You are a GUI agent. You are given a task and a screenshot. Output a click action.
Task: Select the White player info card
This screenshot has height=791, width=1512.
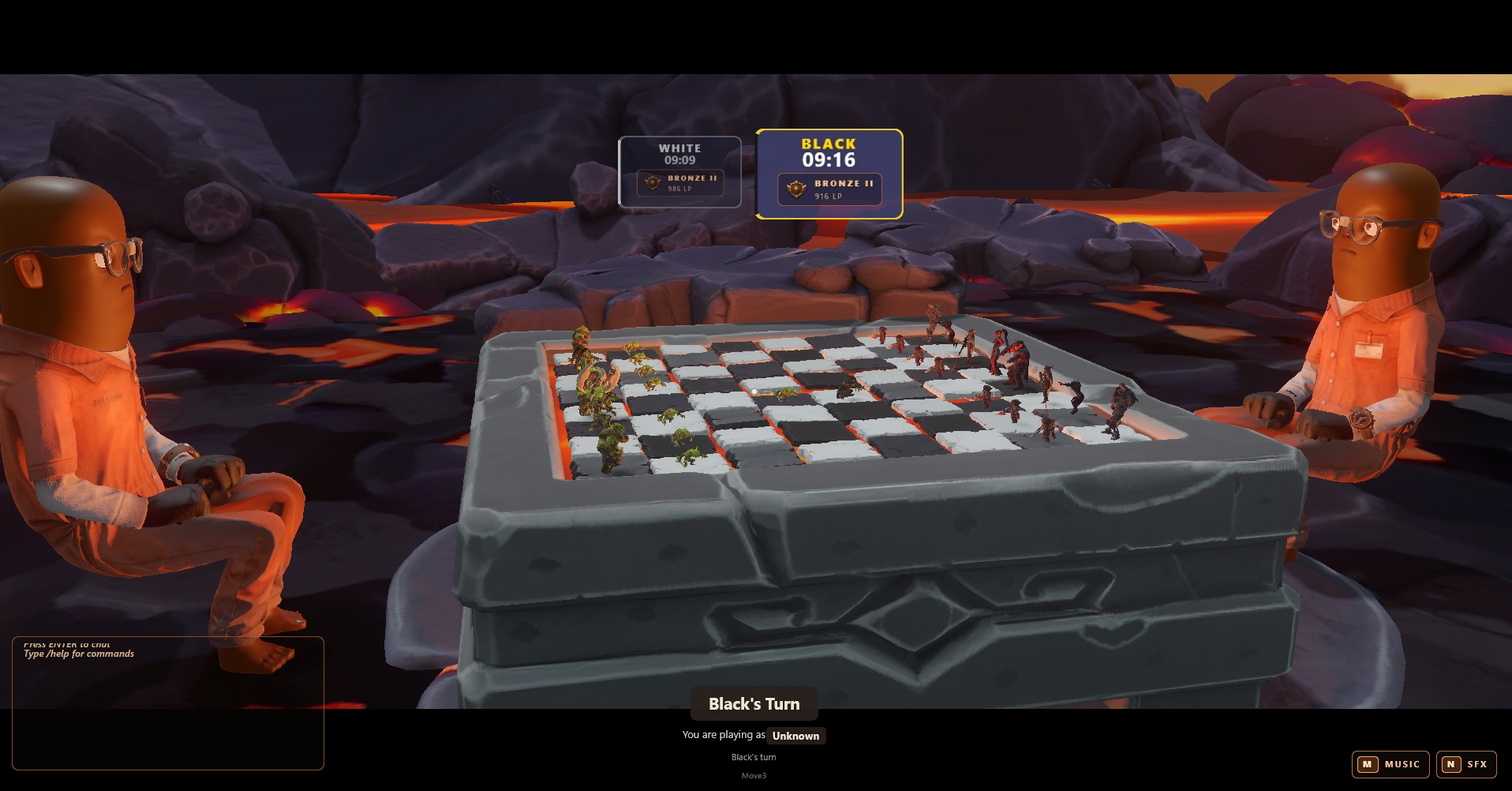(679, 172)
